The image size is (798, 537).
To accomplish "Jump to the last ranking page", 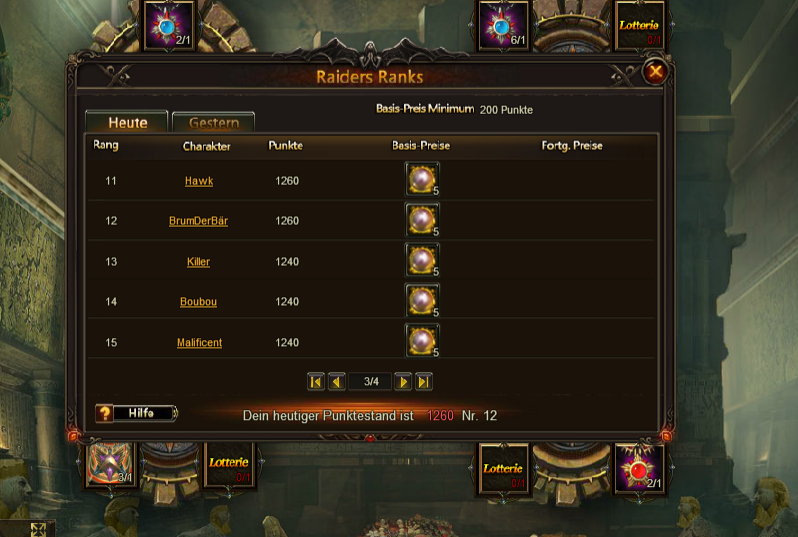I will pyautogui.click(x=424, y=381).
